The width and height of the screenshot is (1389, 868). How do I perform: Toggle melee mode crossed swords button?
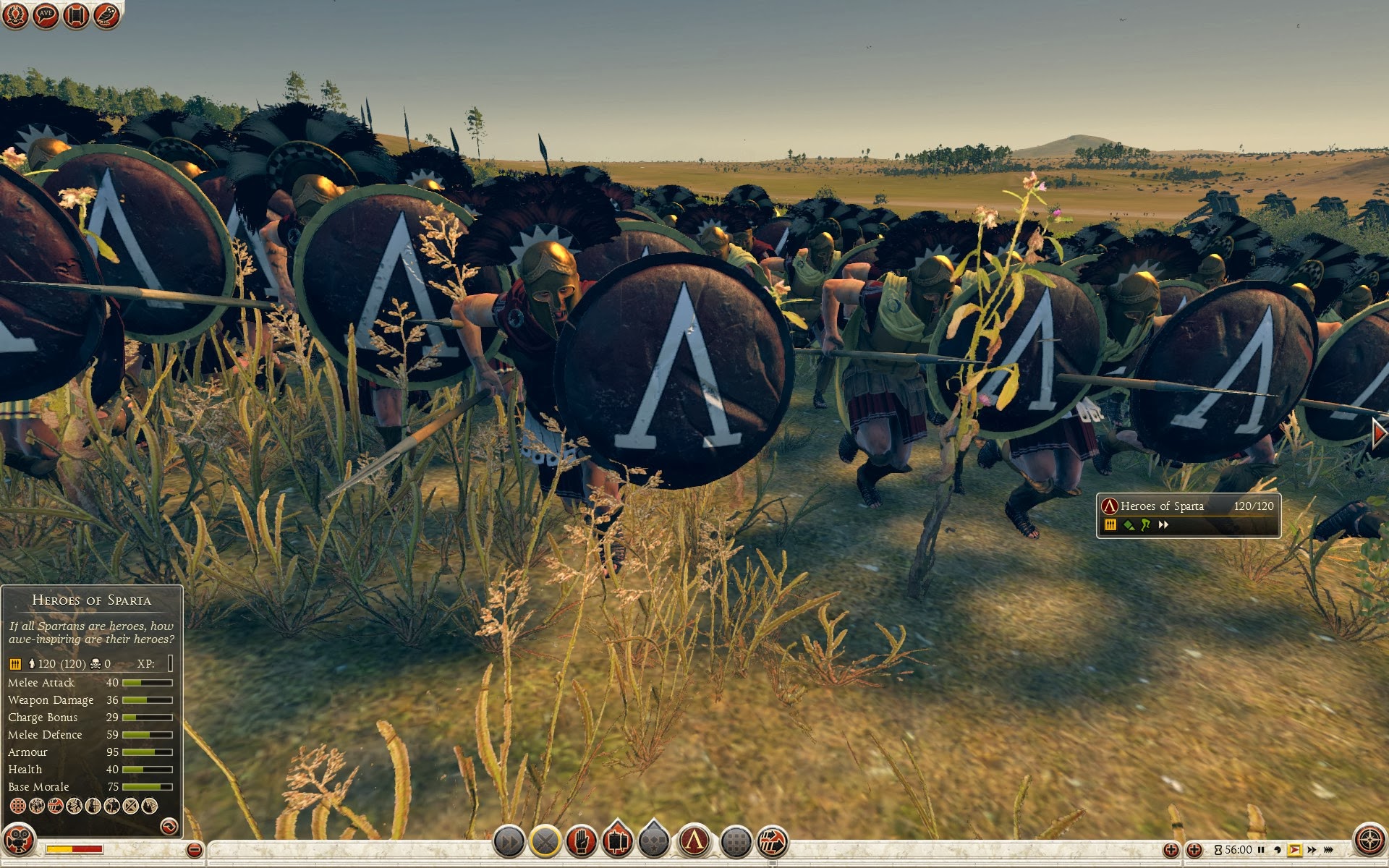point(545,842)
